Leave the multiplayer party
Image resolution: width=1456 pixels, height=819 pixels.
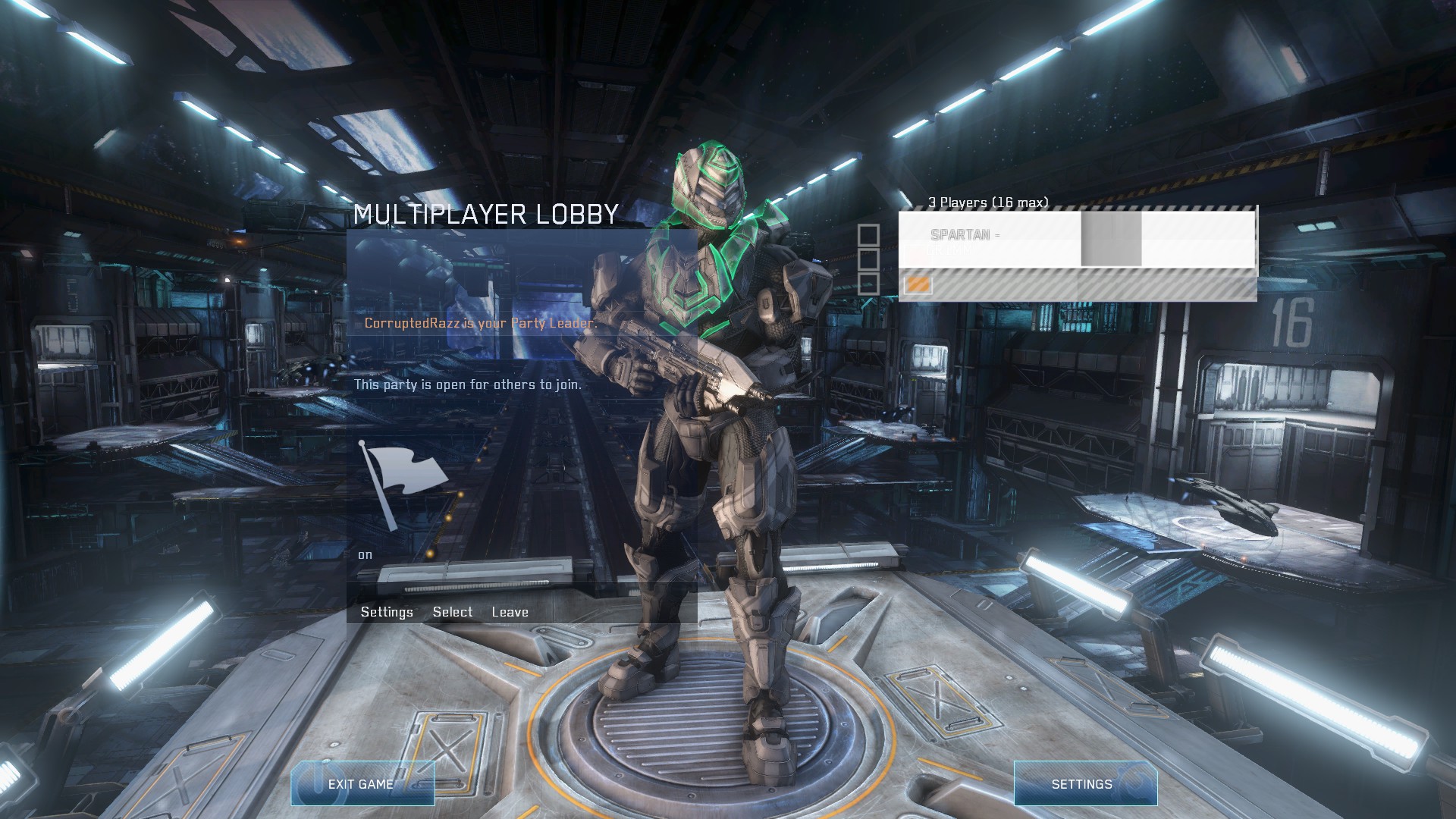pyautogui.click(x=510, y=612)
